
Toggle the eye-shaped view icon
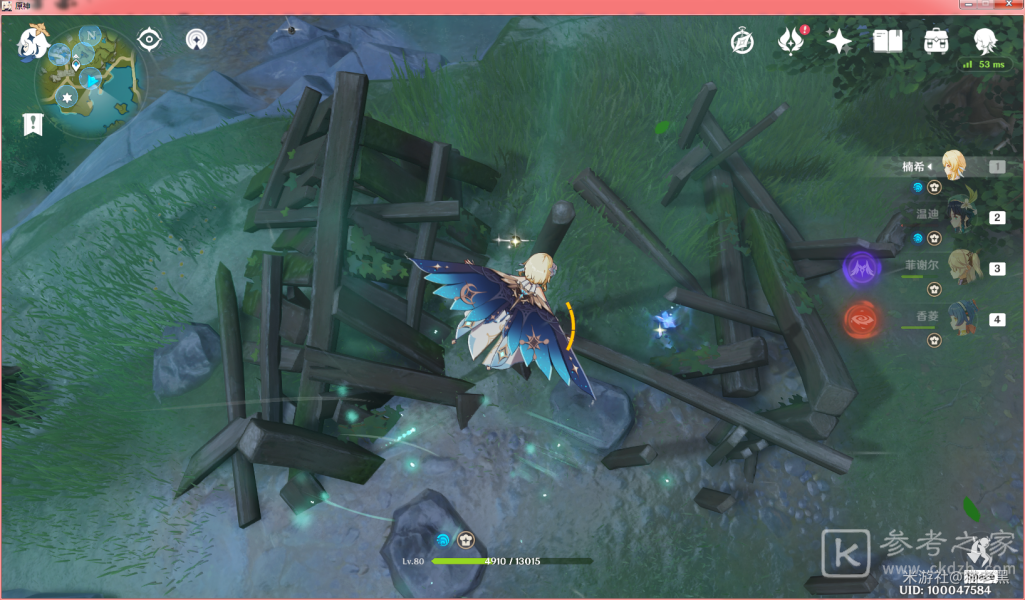(150, 40)
